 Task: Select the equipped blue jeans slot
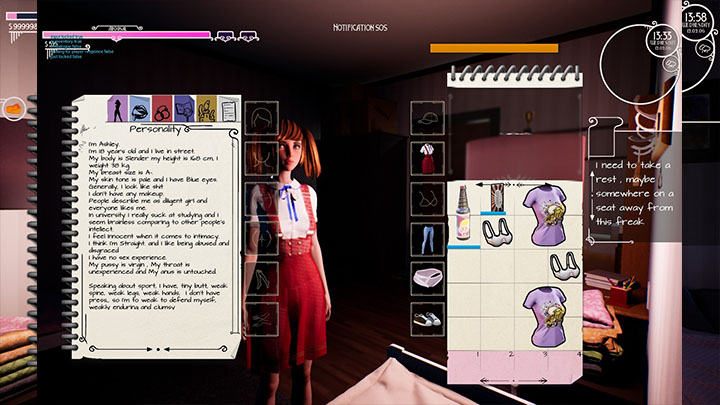428,237
